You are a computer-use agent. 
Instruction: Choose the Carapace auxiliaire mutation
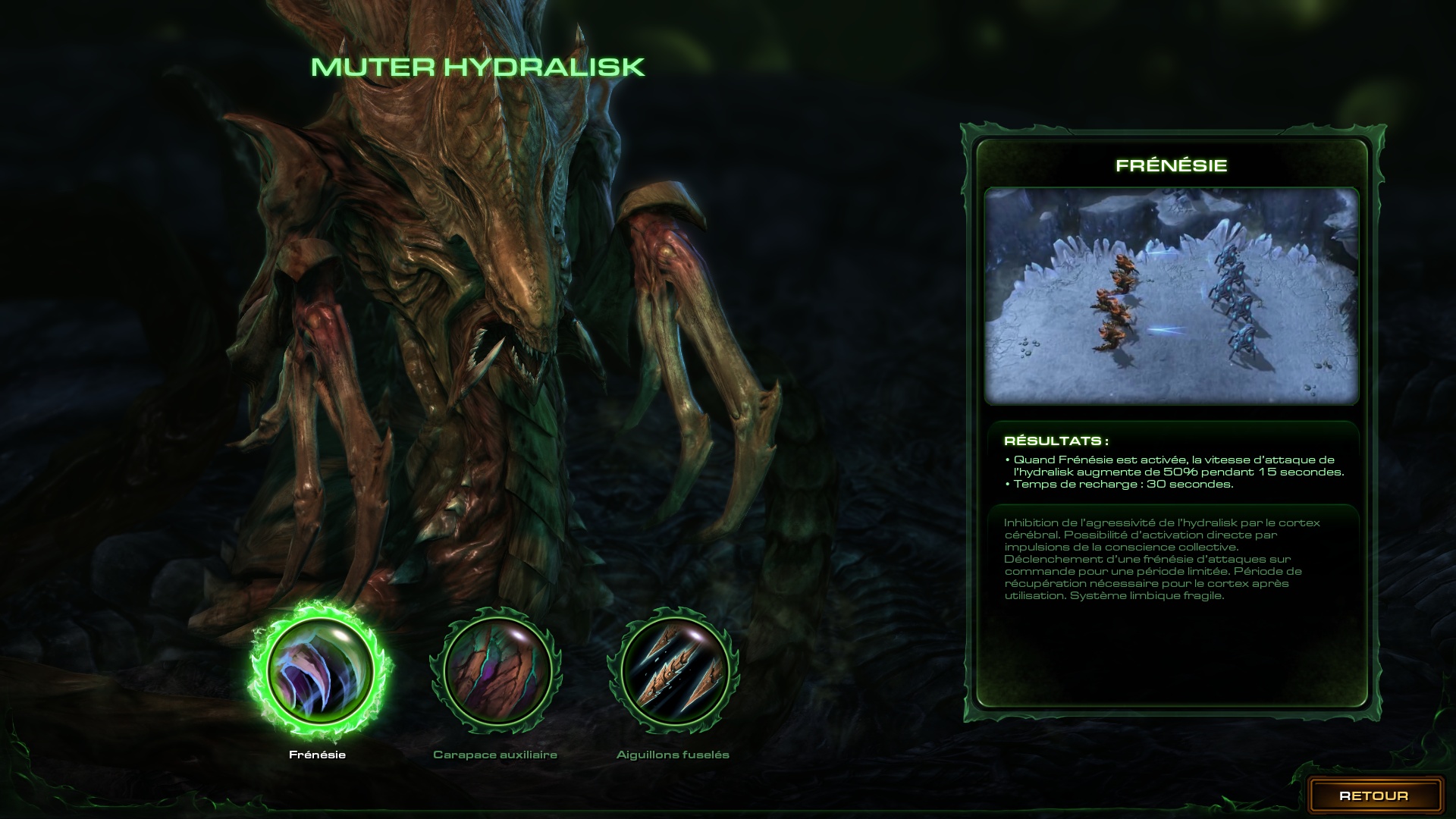click(497, 670)
